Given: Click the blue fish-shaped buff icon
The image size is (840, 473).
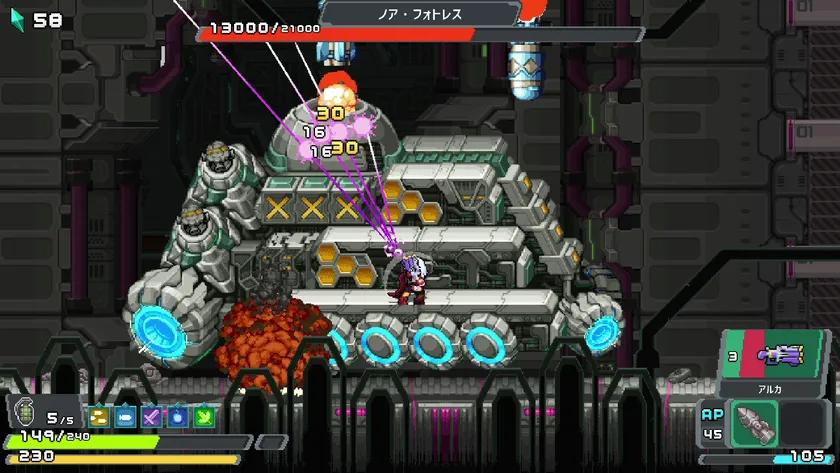Looking at the screenshot, I should [x=126, y=417].
